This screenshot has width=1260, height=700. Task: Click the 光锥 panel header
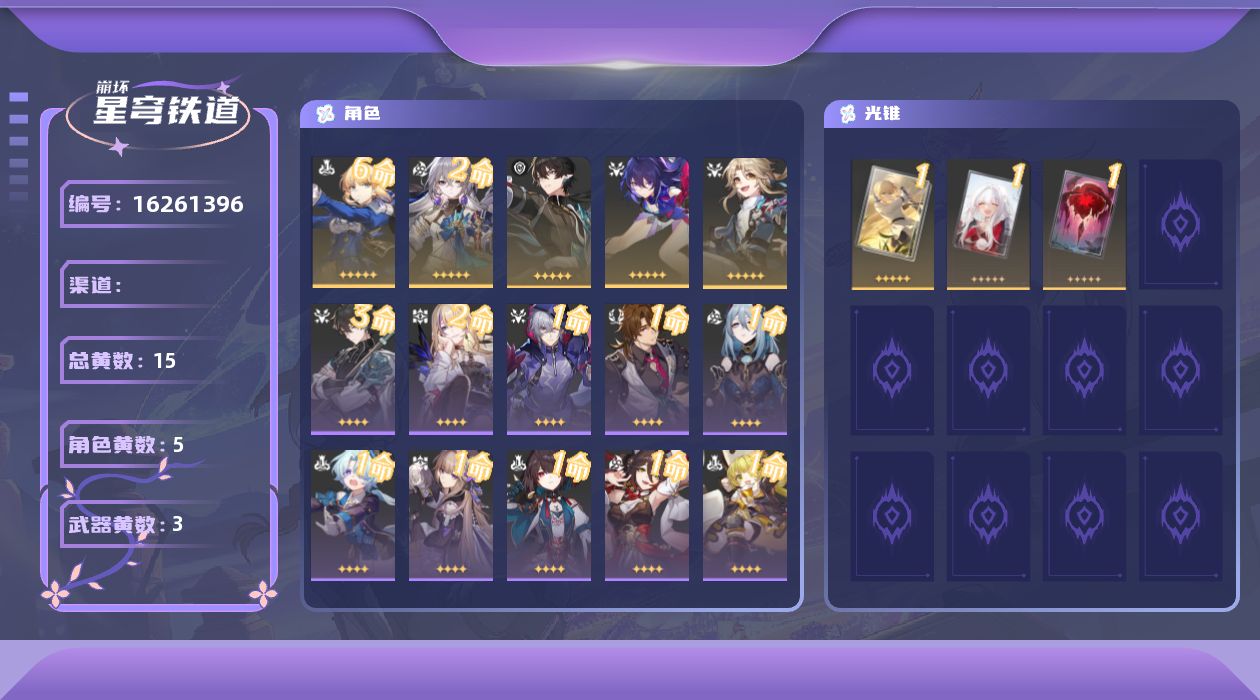(x=883, y=114)
